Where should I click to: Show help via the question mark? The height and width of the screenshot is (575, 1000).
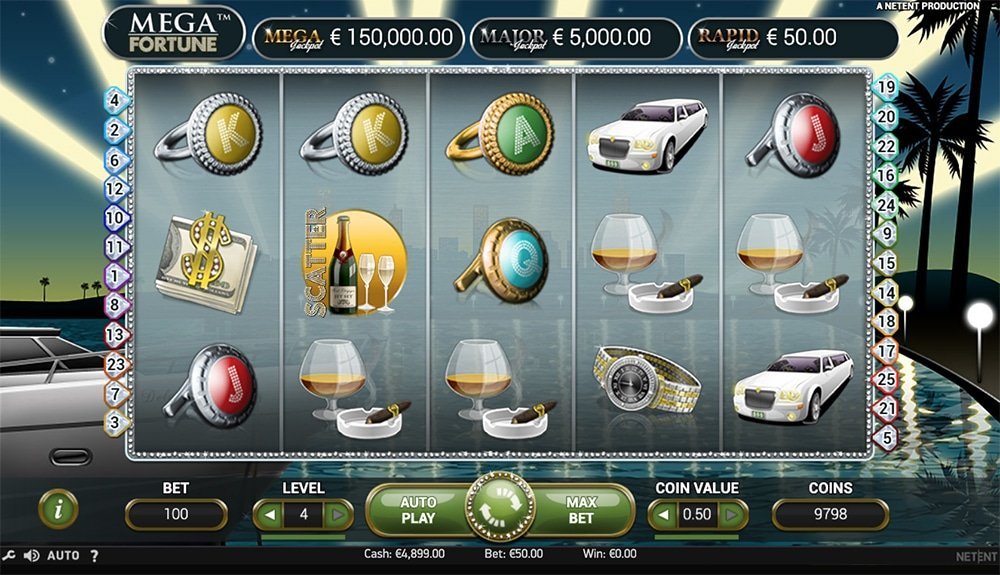click(94, 555)
